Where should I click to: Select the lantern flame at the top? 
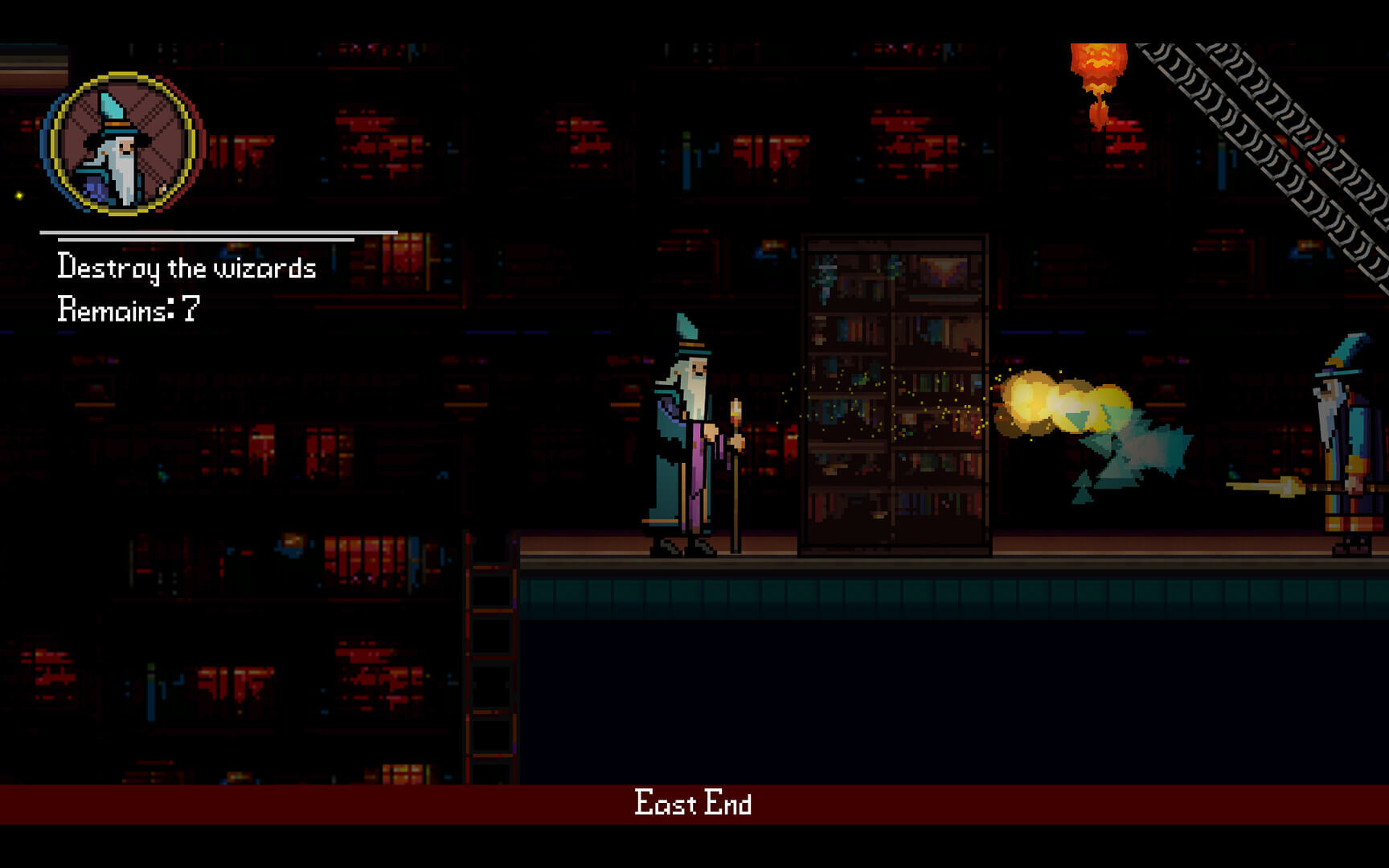(x=1099, y=64)
